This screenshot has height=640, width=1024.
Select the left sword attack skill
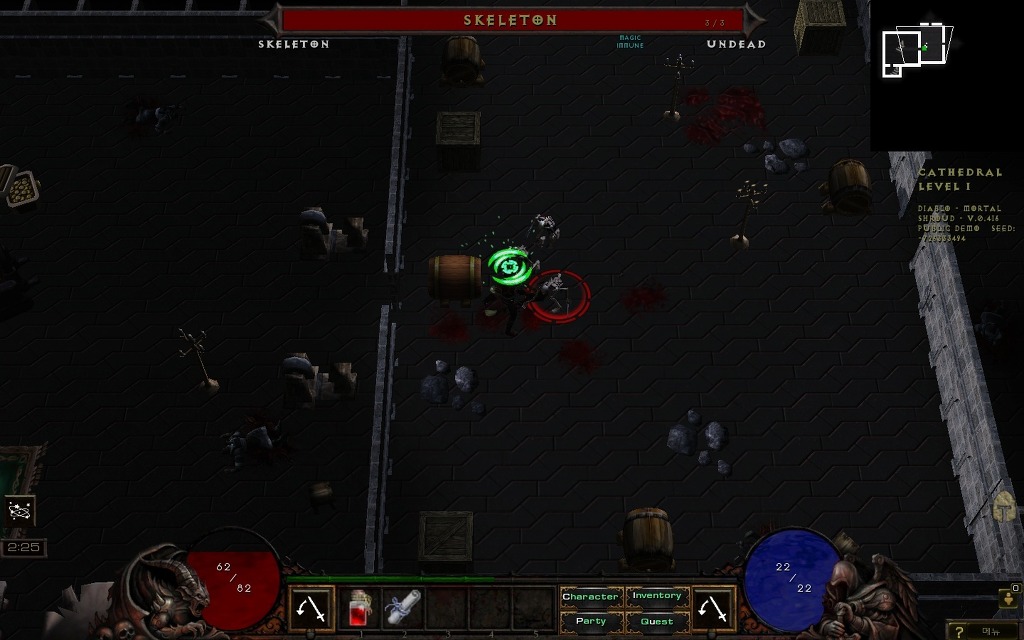(312, 608)
